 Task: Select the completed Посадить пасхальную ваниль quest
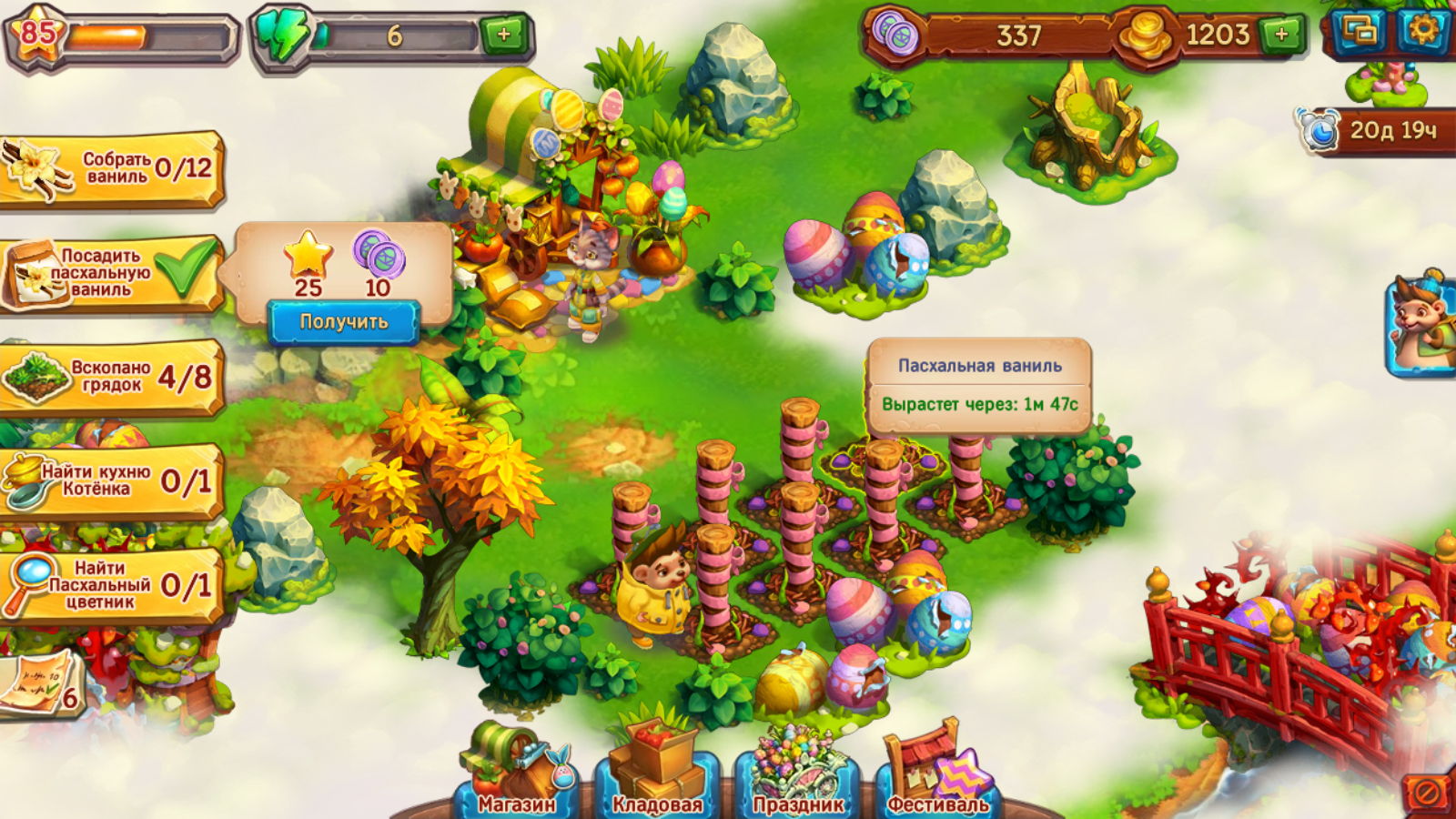[111, 273]
